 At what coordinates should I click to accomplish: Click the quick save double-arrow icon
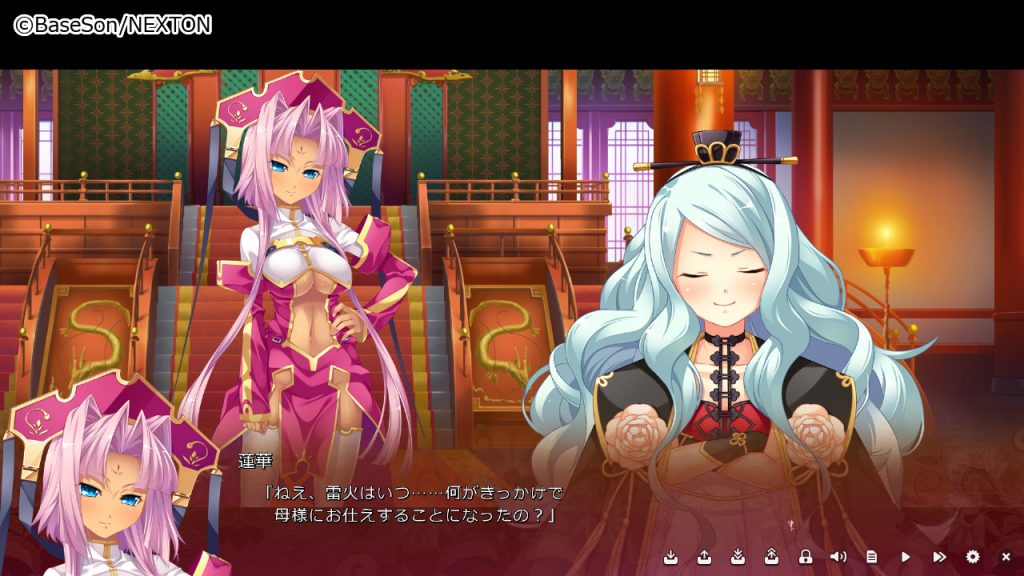tap(738, 556)
